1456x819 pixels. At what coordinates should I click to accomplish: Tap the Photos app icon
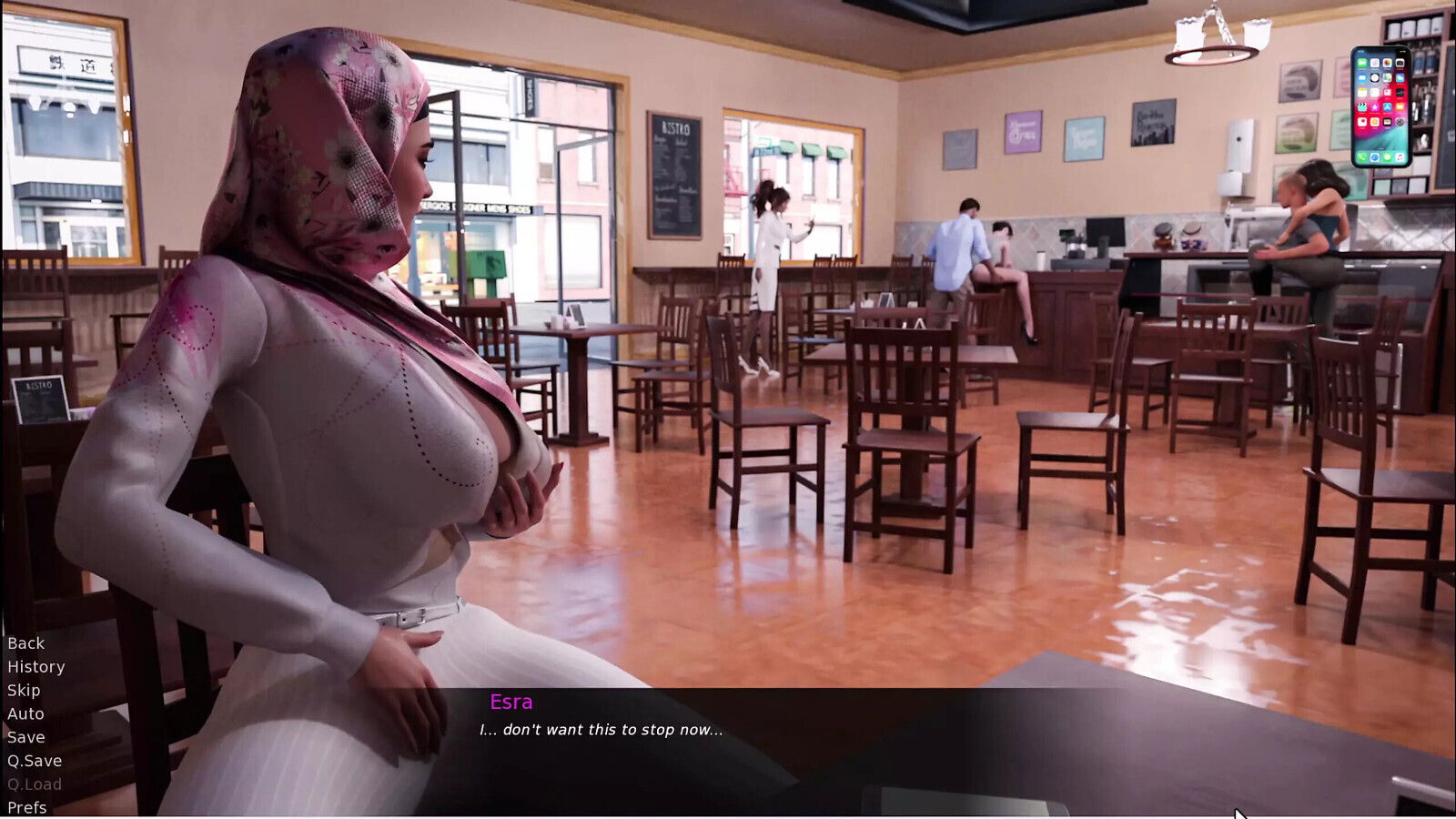pyautogui.click(x=1387, y=63)
